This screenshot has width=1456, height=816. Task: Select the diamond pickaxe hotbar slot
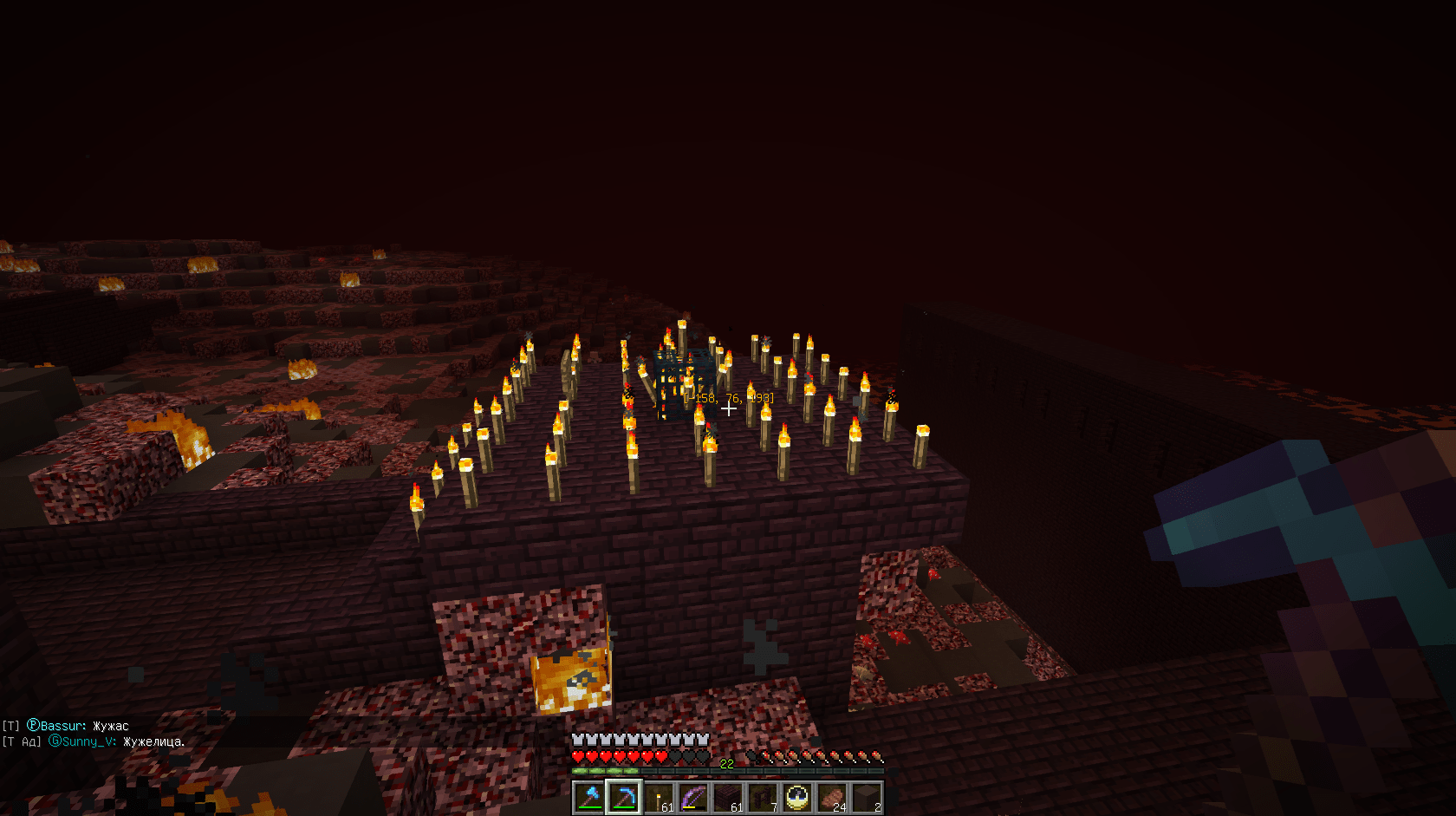[624, 798]
